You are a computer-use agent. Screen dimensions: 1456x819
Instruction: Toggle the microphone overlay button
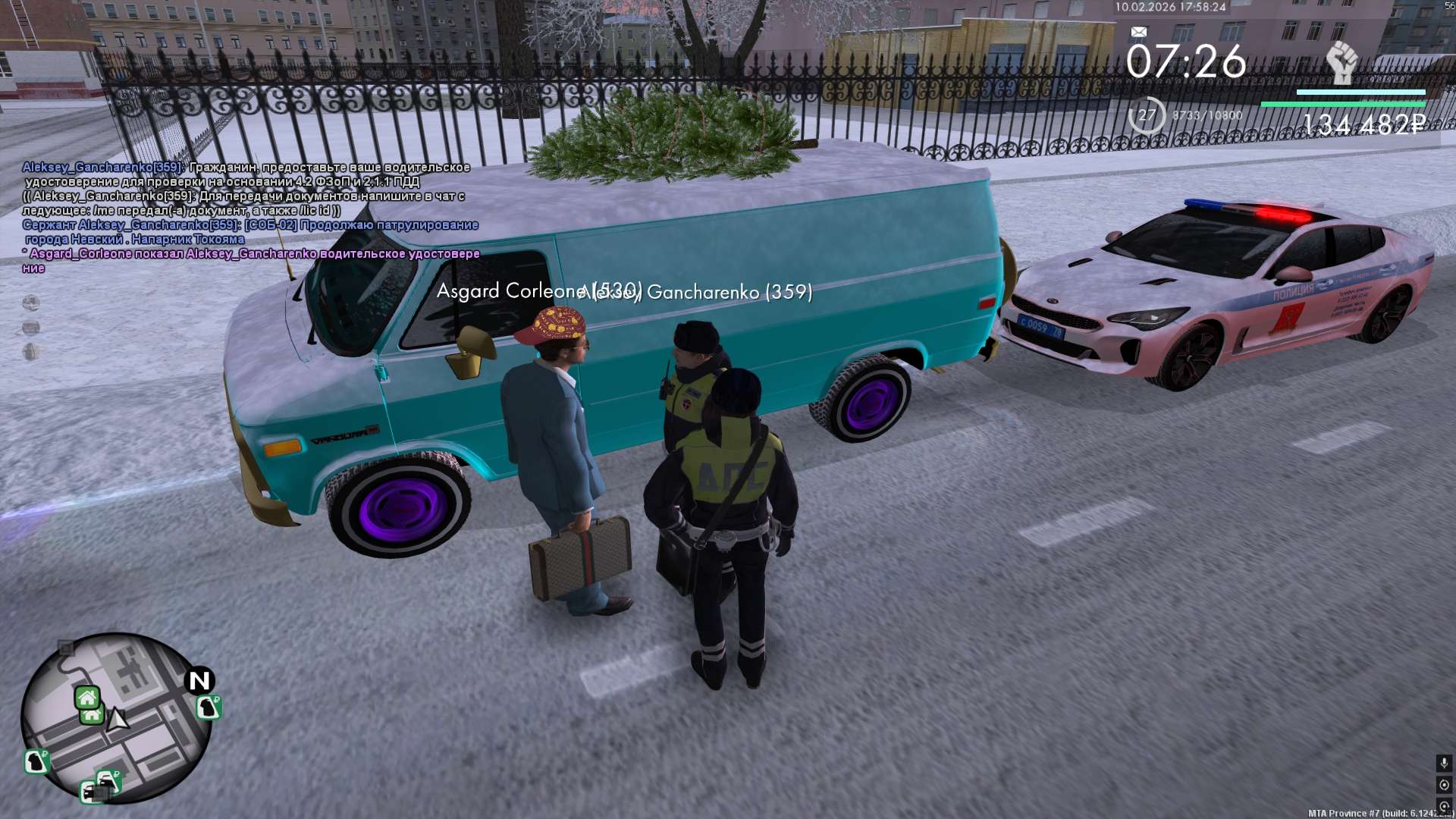[1444, 763]
